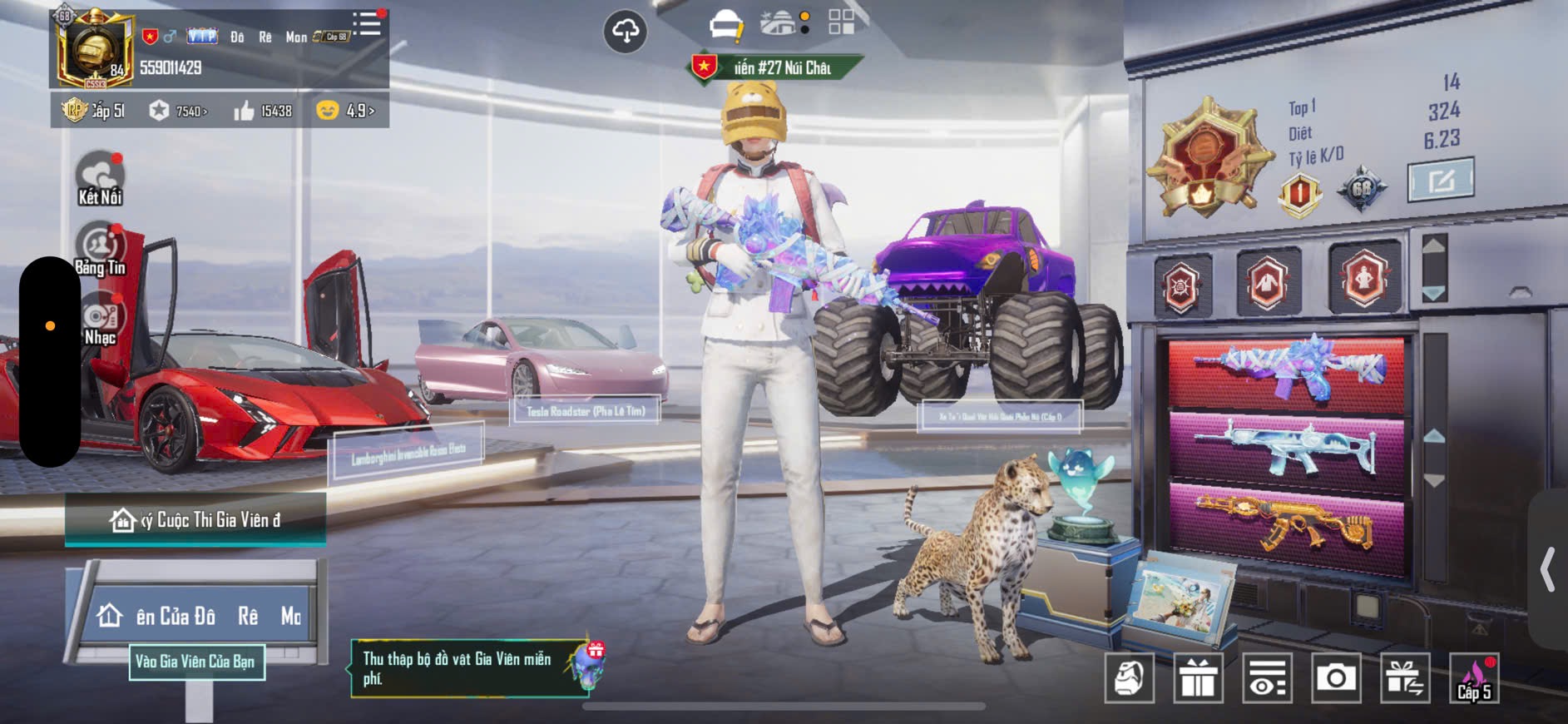Open the gift exchange icon
The width and height of the screenshot is (1568, 724).
pos(1405,678)
